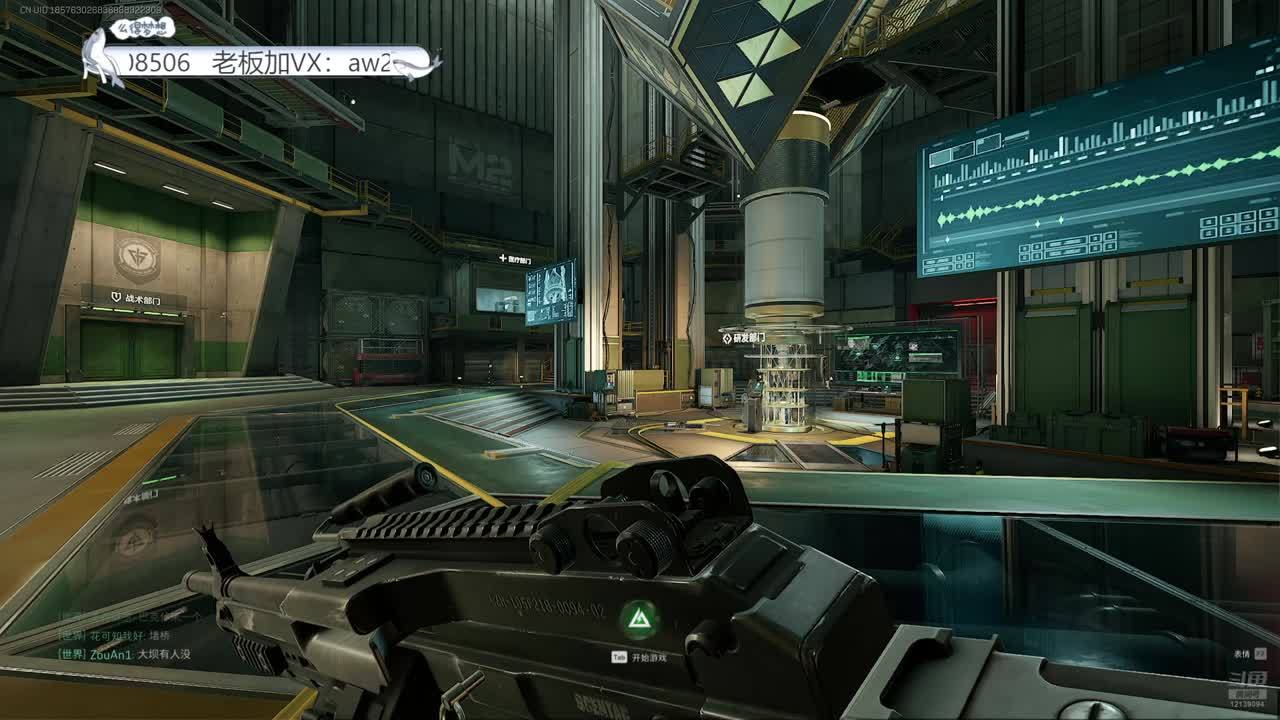Select the 战术部门 shield marker
1280x720 pixels.
116,298
